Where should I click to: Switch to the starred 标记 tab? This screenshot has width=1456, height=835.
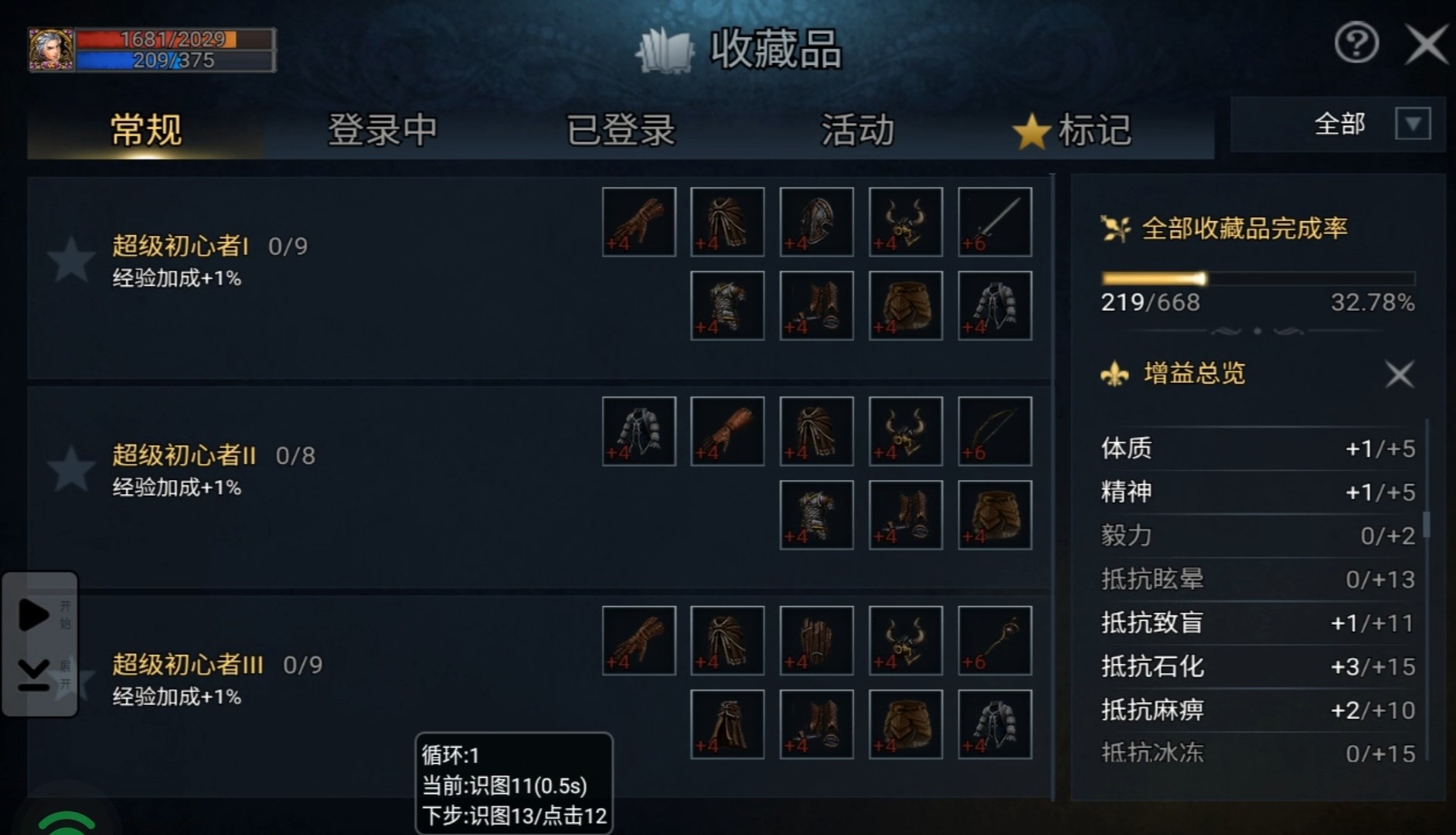(x=1073, y=129)
